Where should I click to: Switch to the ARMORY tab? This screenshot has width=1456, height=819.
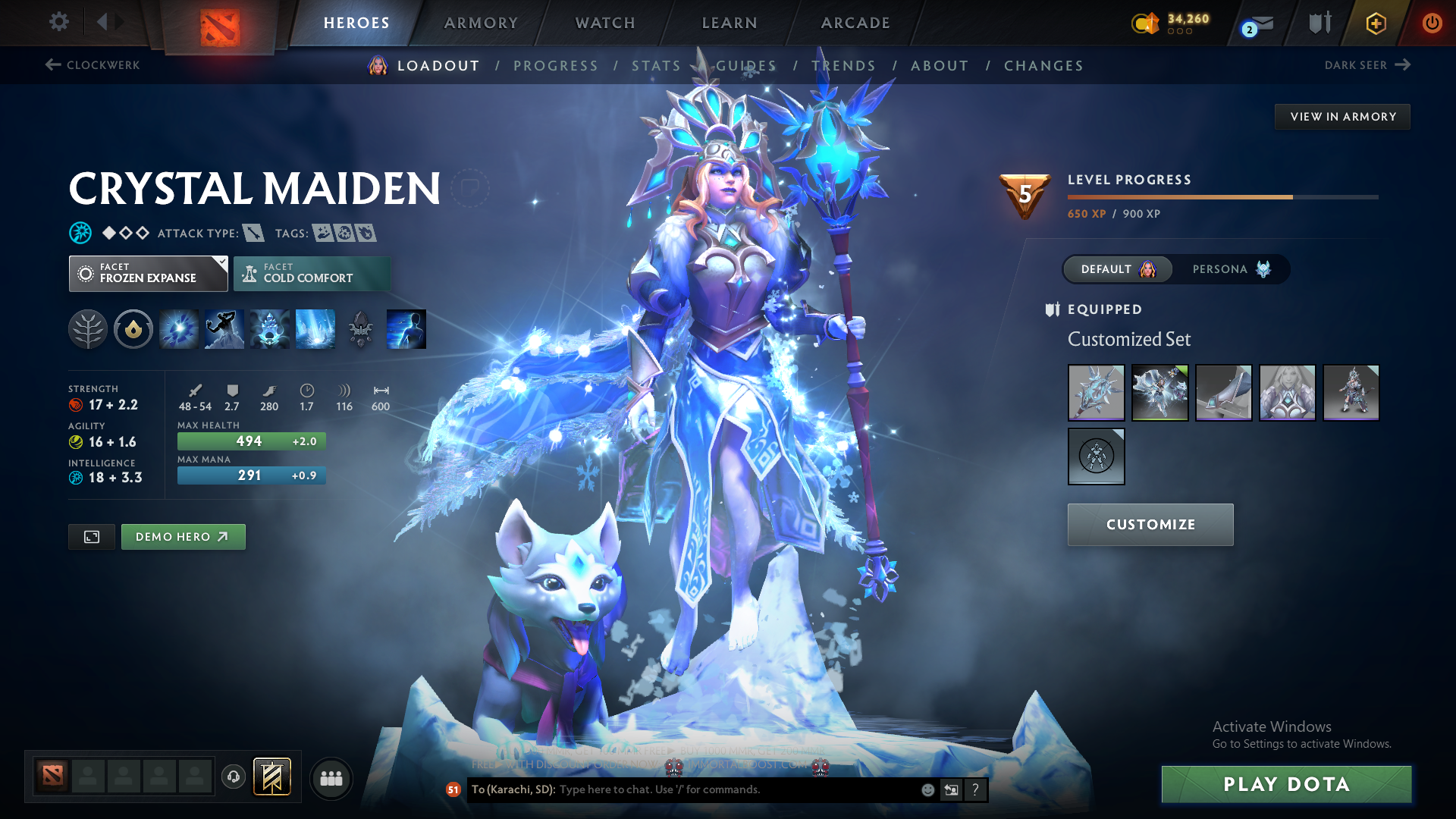(481, 23)
